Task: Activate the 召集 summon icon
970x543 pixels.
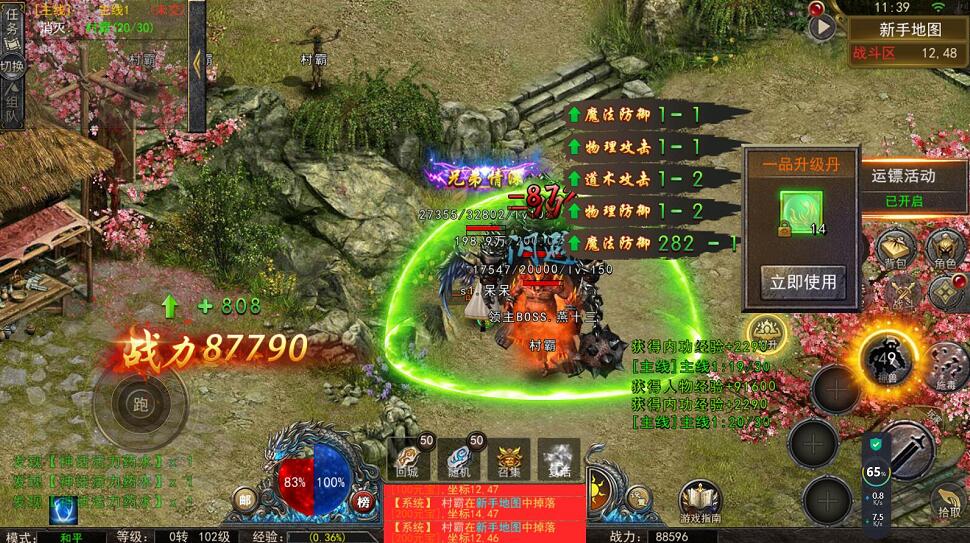Action: point(508,458)
